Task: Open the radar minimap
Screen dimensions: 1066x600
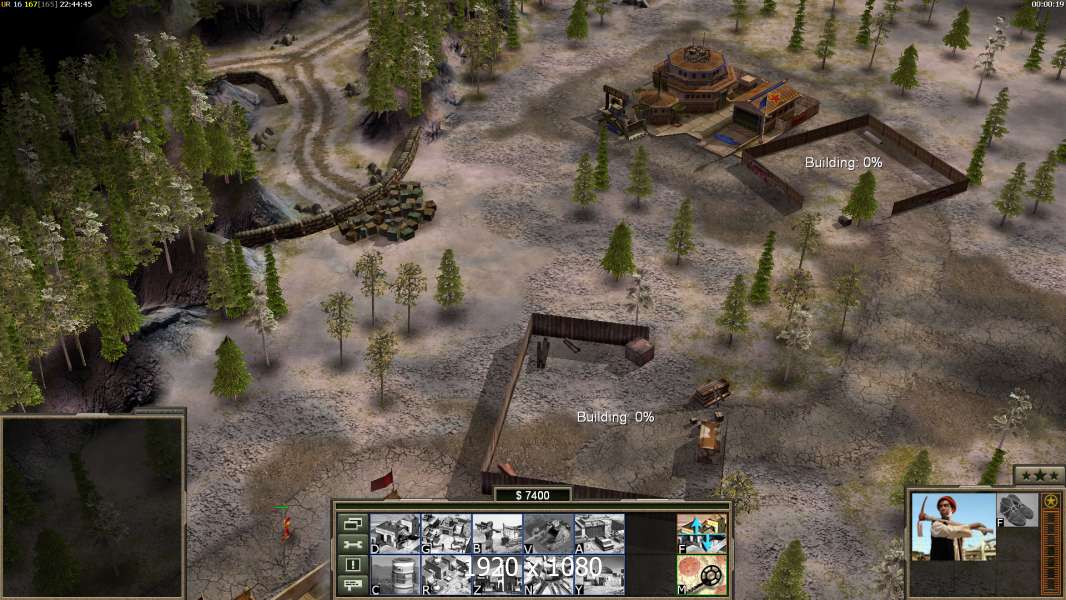Action: coord(92,506)
